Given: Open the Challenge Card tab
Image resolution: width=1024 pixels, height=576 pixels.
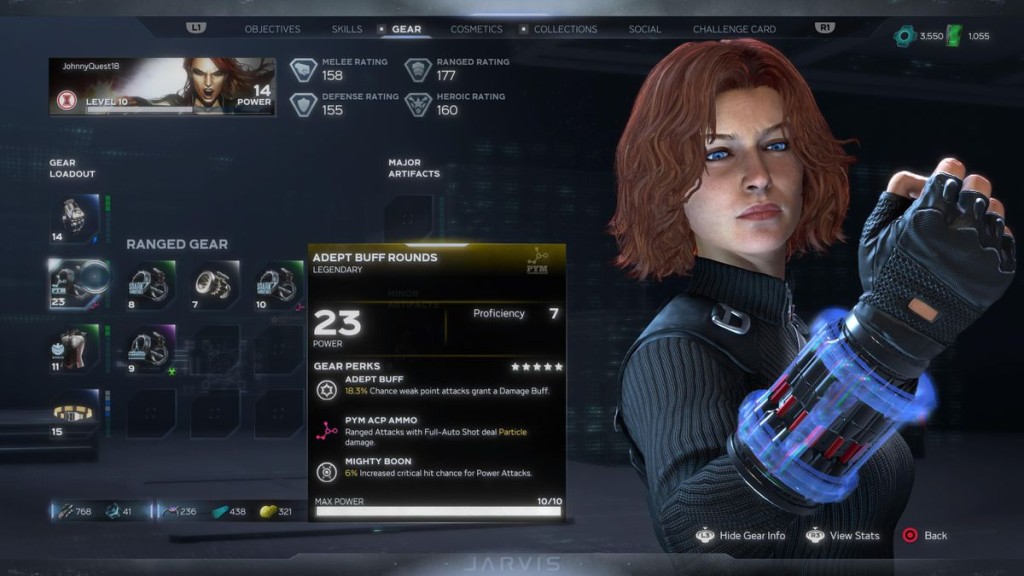Looking at the screenshot, I should (734, 29).
